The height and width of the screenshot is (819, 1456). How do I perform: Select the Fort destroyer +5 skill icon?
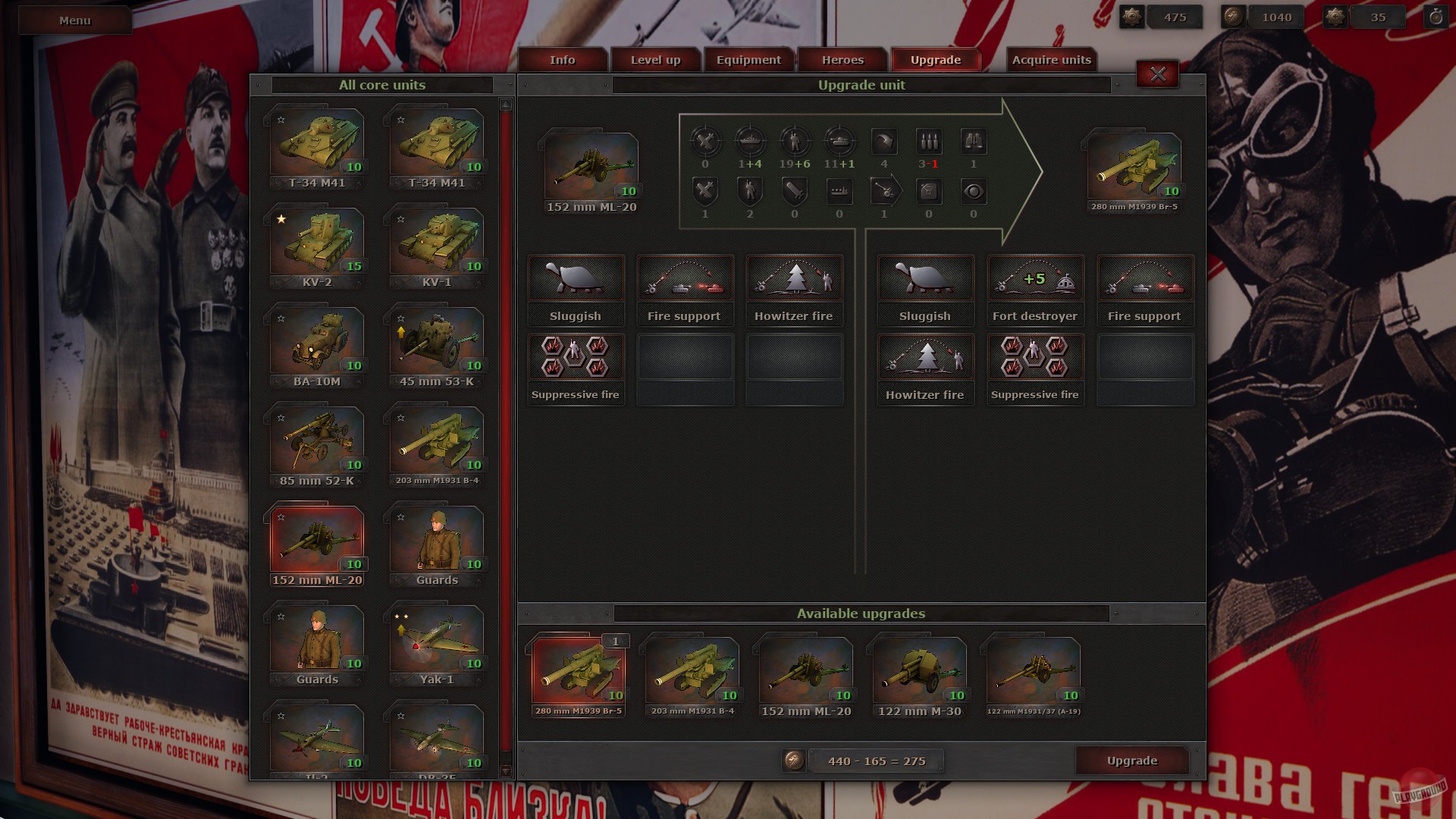1034,278
